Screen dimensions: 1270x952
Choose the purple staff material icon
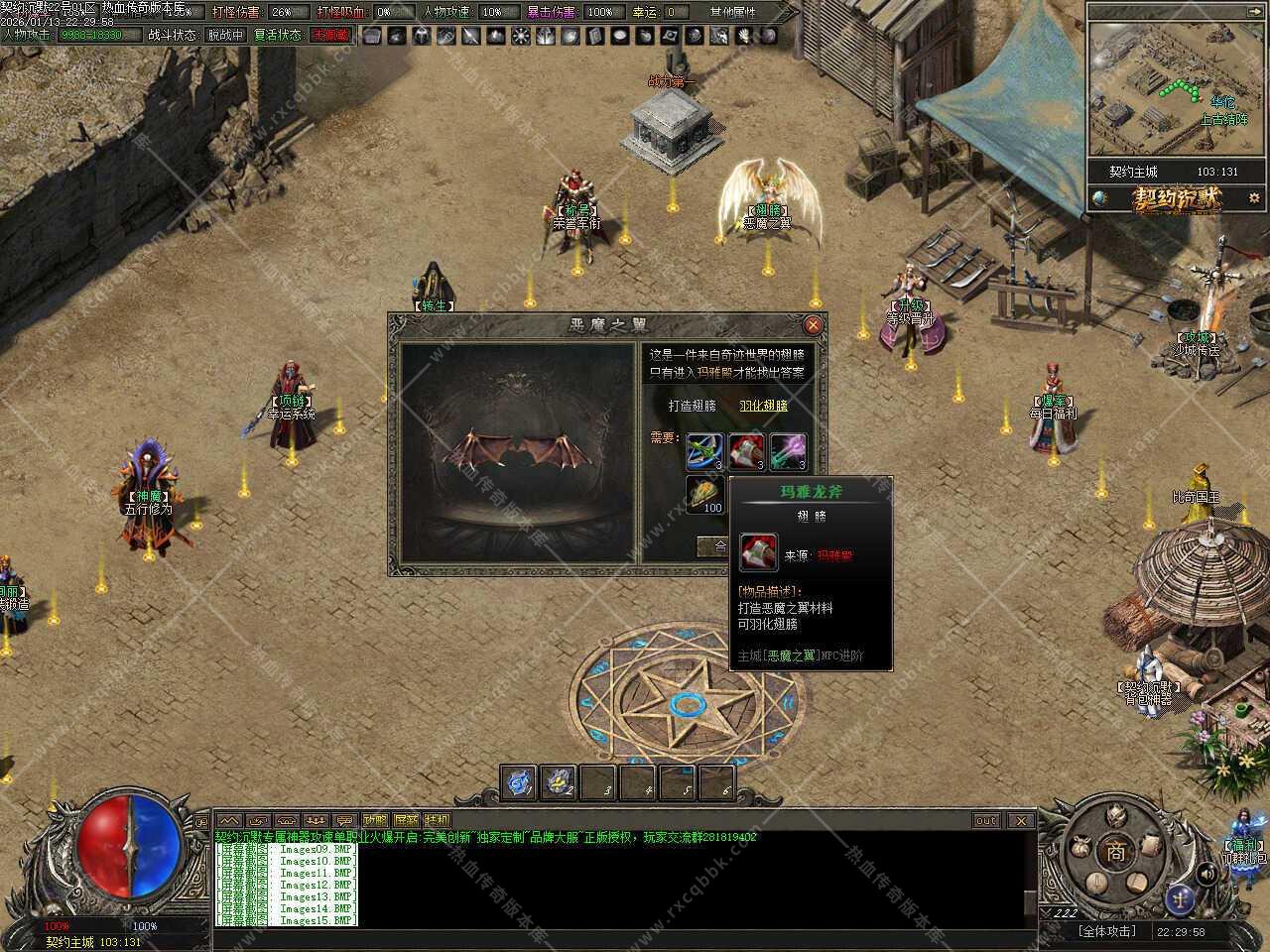point(788,451)
